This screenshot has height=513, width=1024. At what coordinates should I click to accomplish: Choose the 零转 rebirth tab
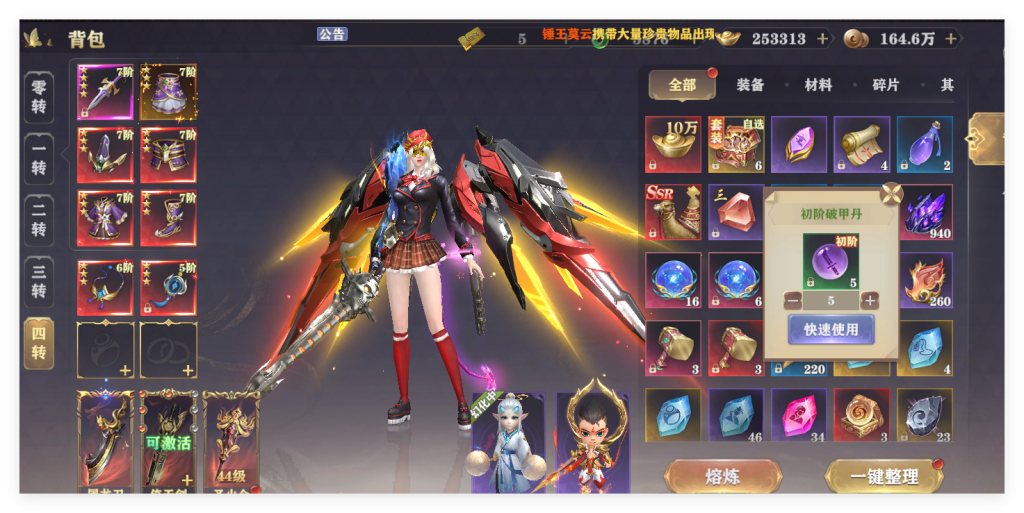(x=39, y=97)
